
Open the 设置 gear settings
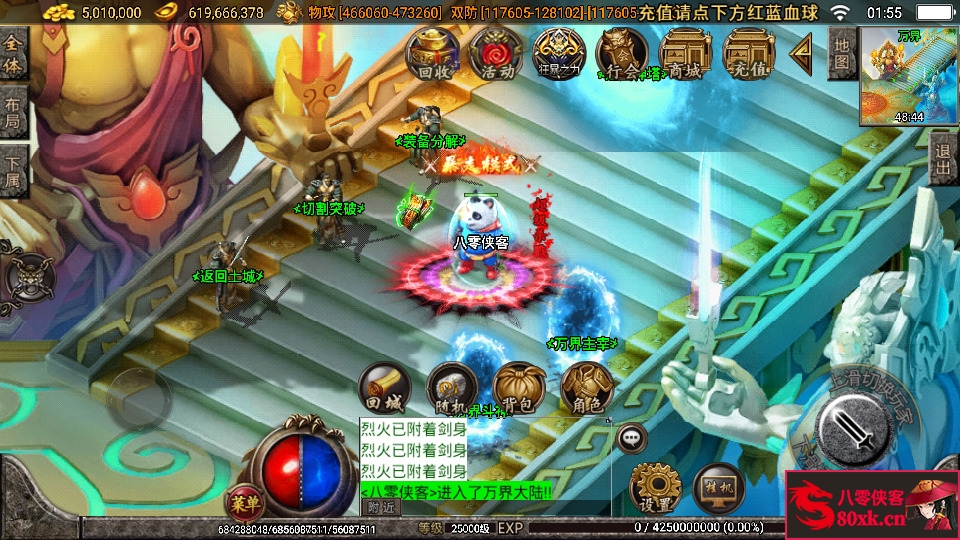(x=655, y=488)
